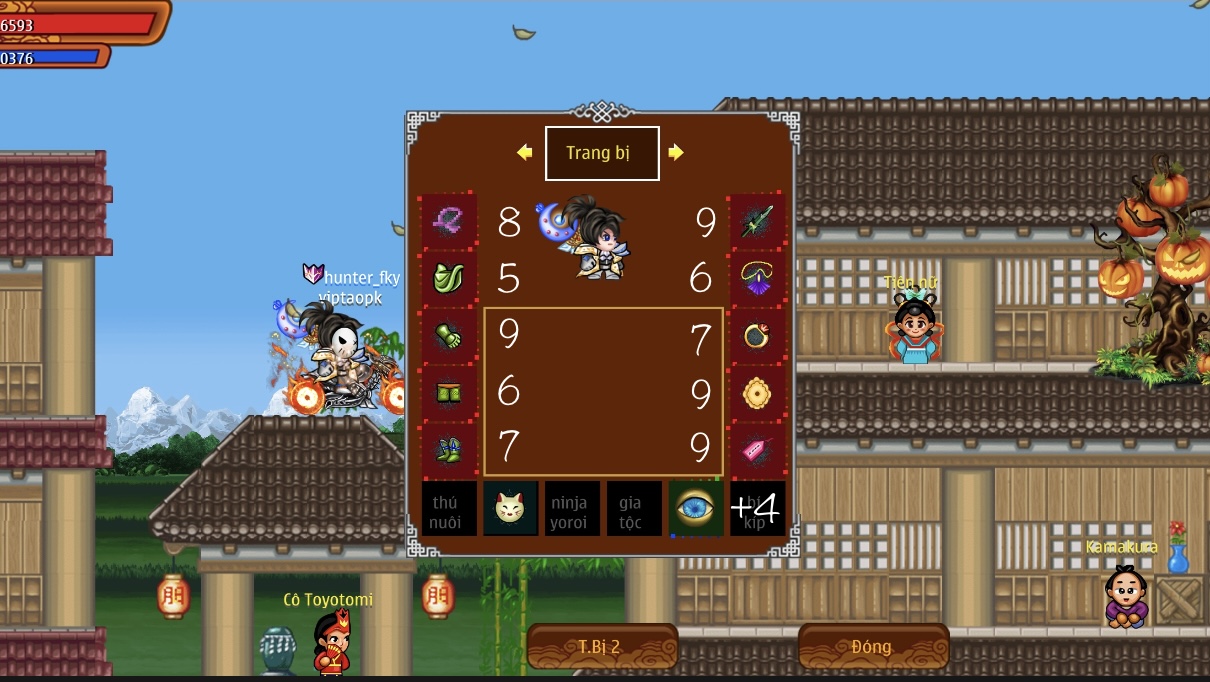Open the ninja yoroi slot

(572, 509)
